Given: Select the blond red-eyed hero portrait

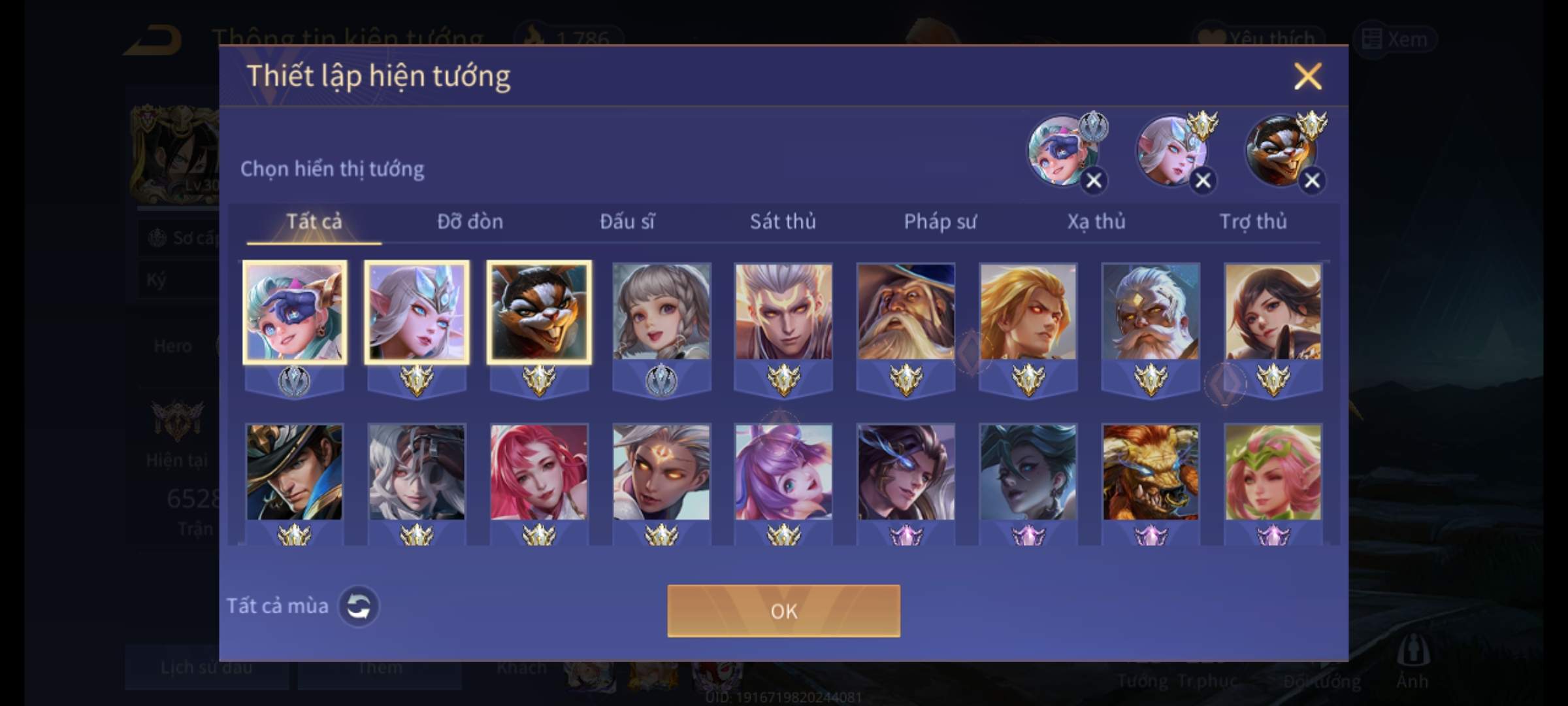Looking at the screenshot, I should tap(1028, 312).
